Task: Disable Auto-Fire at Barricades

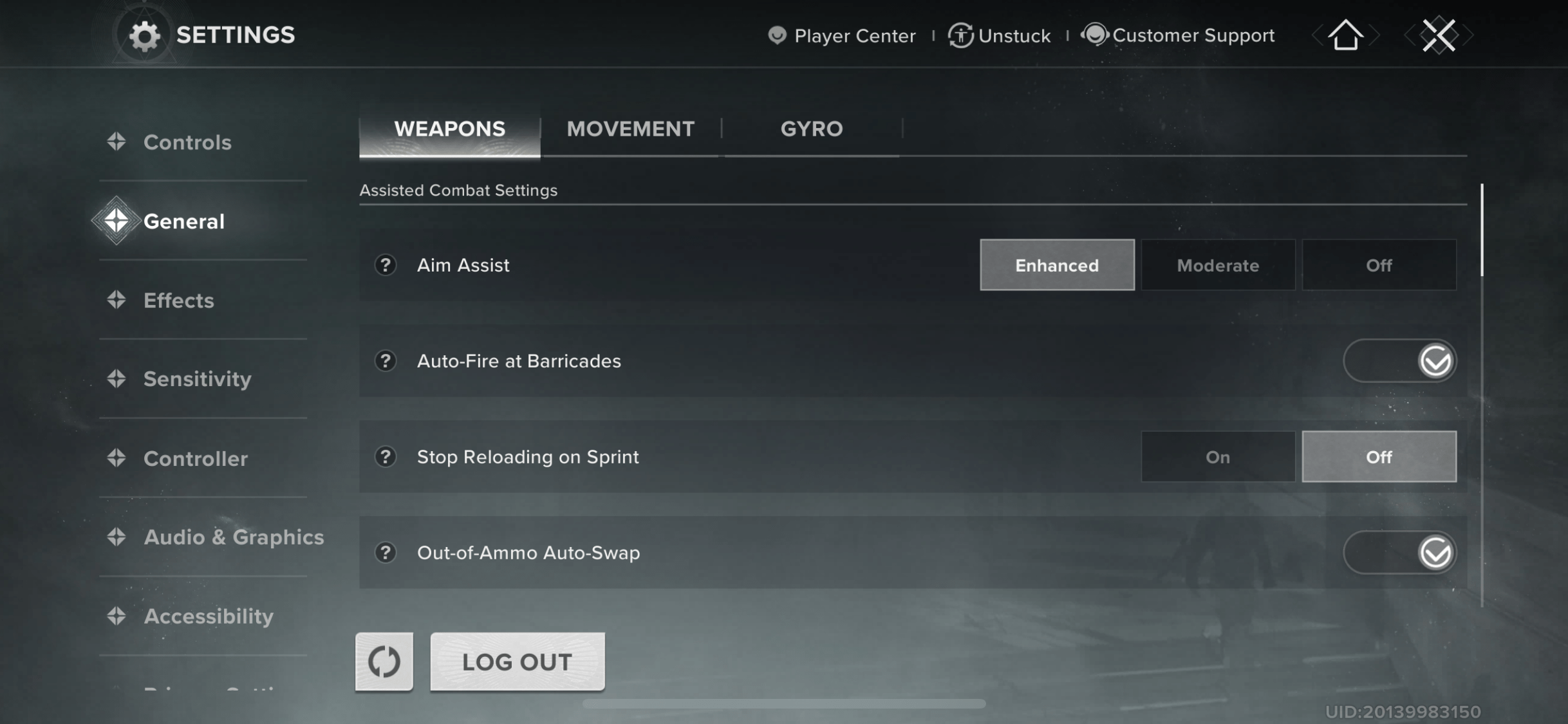Action: click(x=1399, y=360)
